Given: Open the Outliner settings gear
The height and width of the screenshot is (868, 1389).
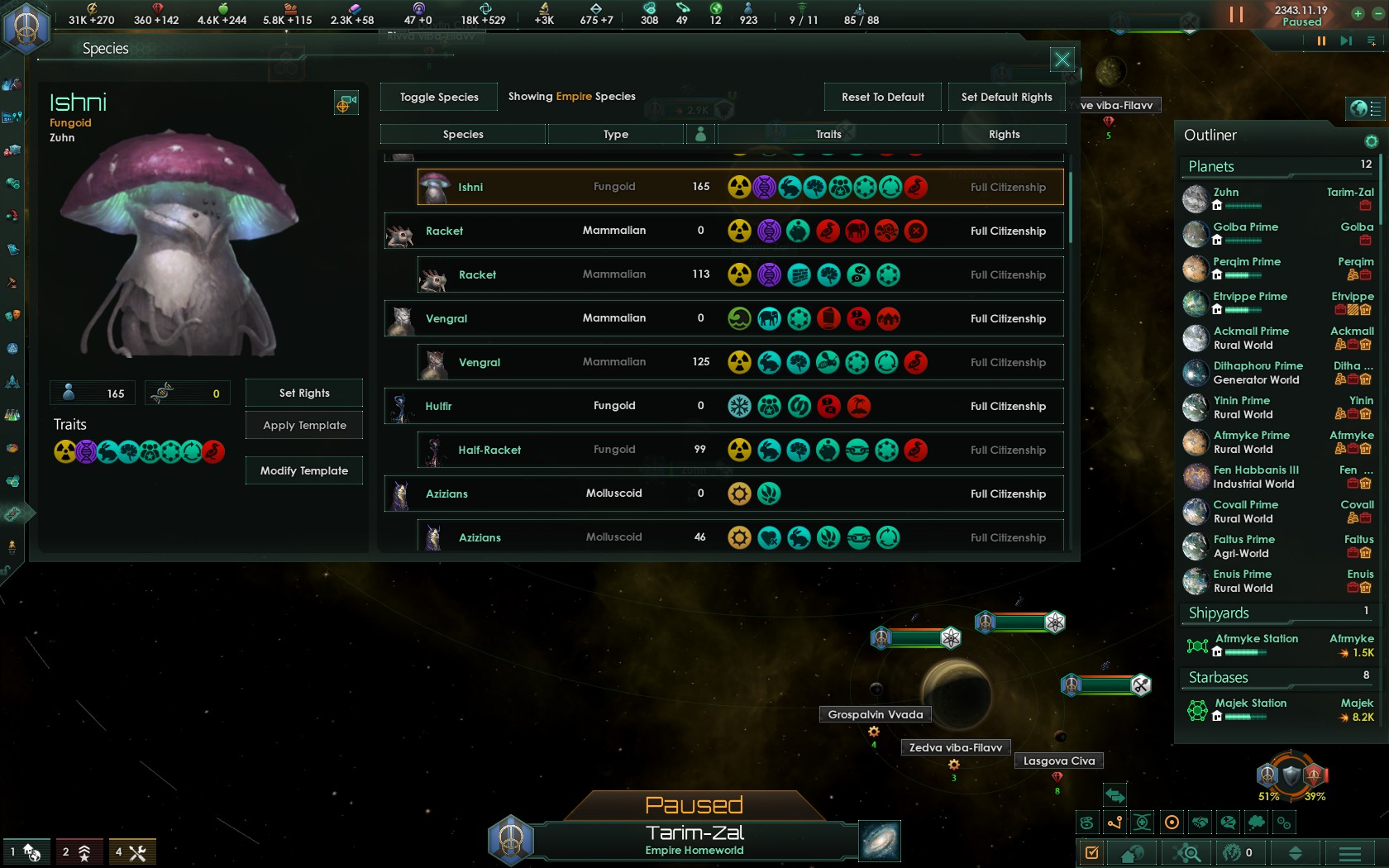Looking at the screenshot, I should point(1372,141).
